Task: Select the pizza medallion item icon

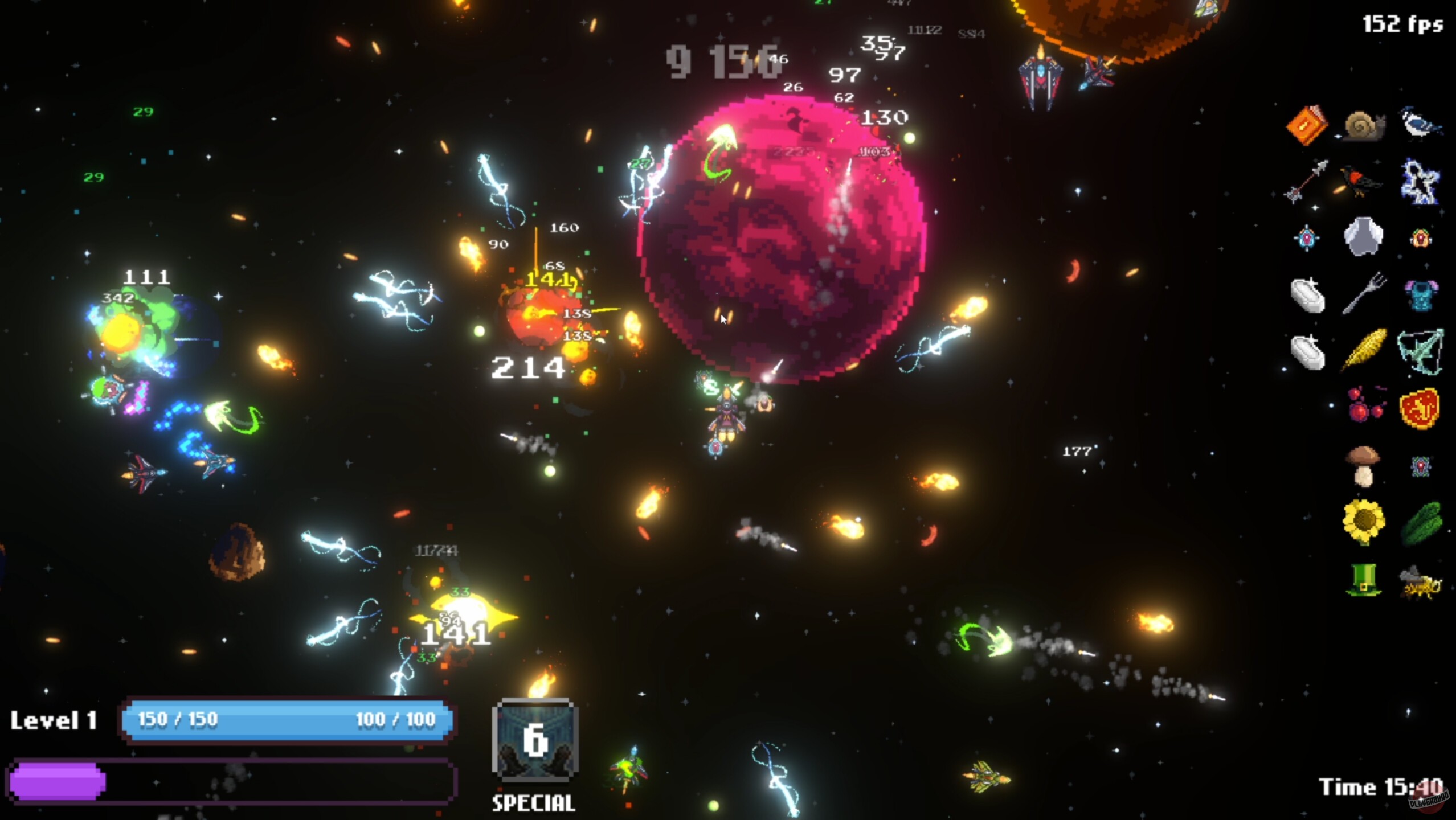Action: pyautogui.click(x=1421, y=408)
